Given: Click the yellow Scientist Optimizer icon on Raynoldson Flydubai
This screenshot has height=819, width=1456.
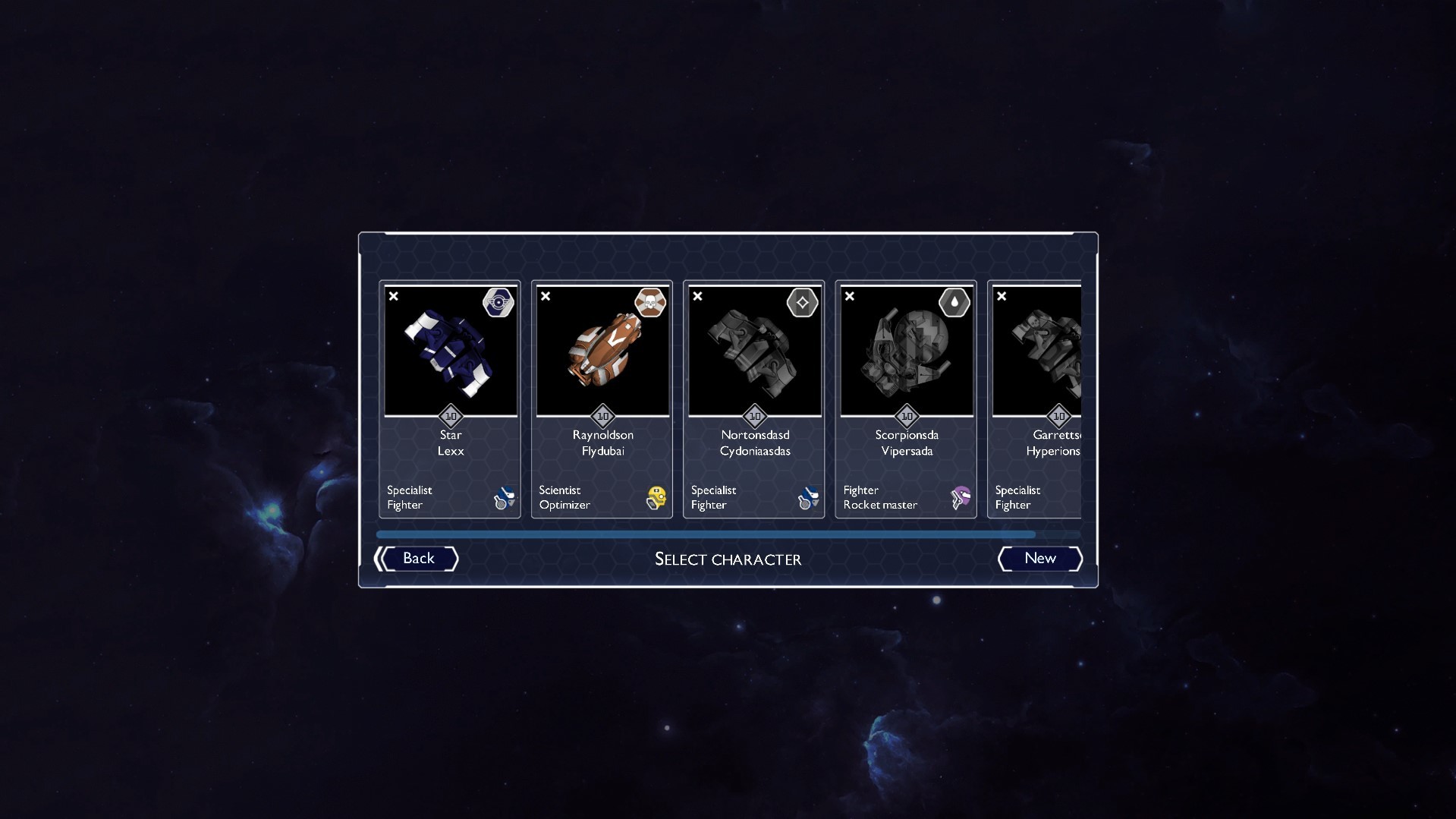Looking at the screenshot, I should [656, 498].
